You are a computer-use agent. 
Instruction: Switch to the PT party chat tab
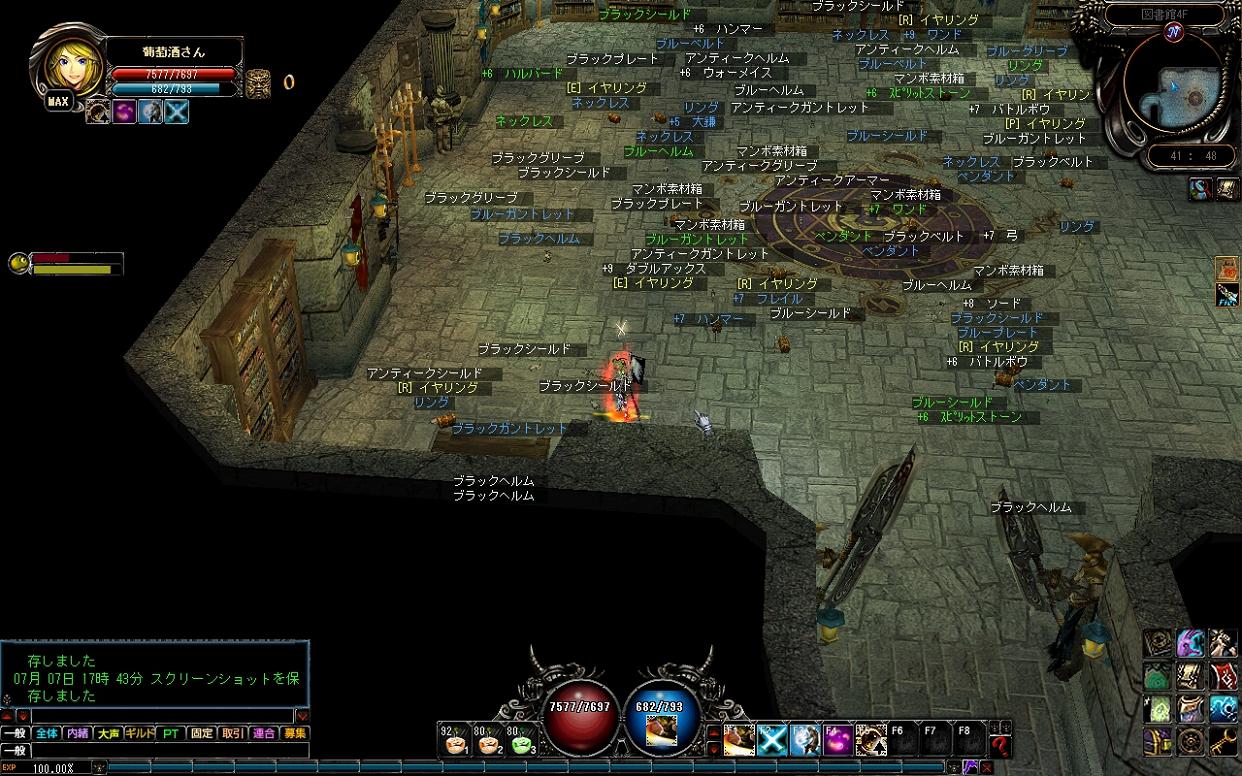pos(171,733)
